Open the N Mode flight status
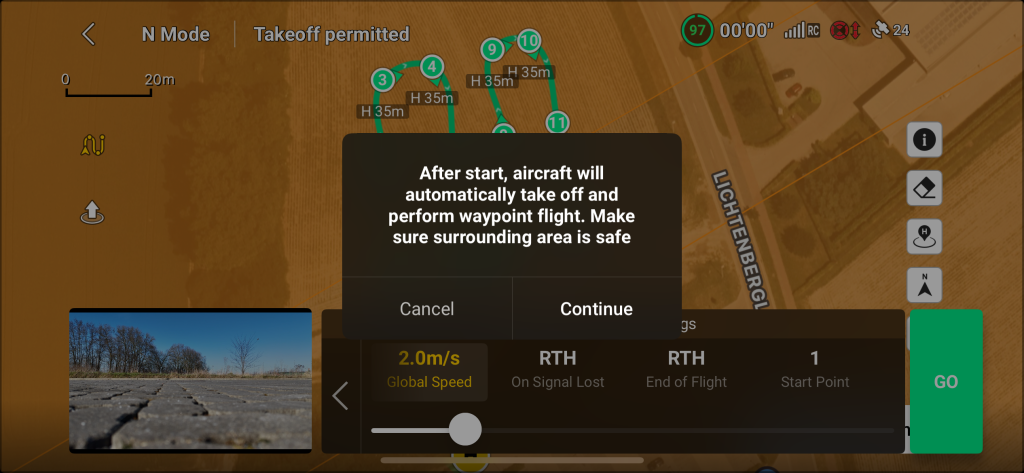Screen dimensions: 1024x473 point(176,34)
